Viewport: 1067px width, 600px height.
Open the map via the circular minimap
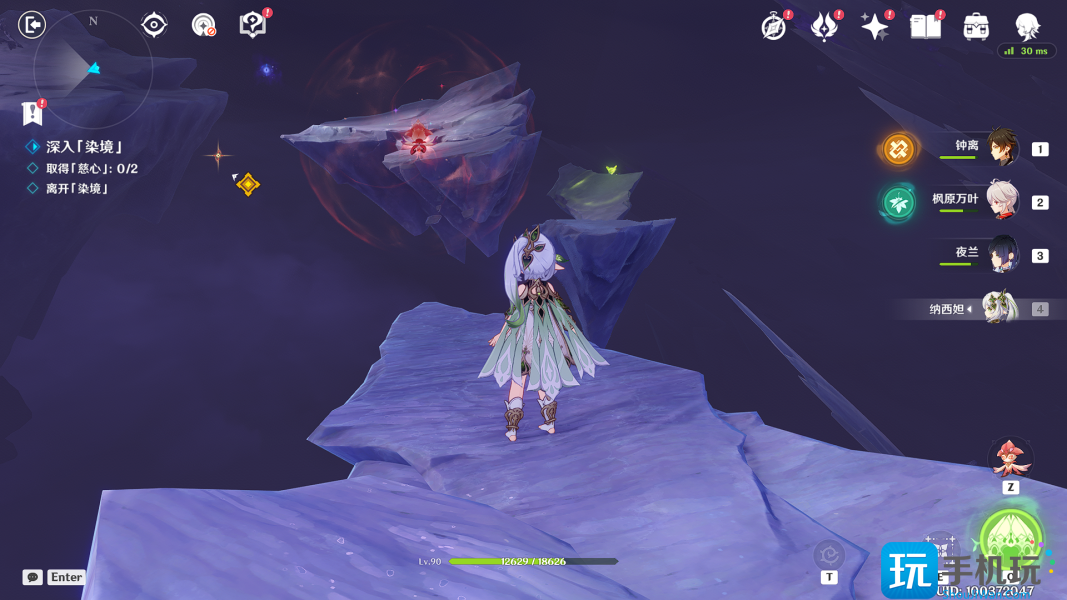92,68
